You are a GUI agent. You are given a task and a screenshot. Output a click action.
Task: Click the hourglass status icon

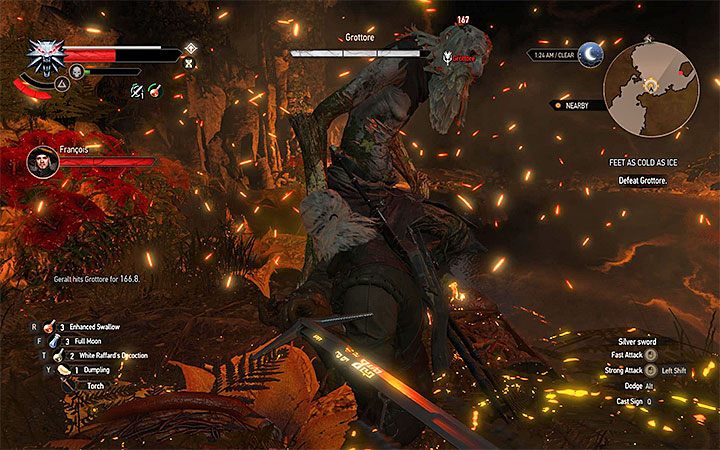pos(189,62)
